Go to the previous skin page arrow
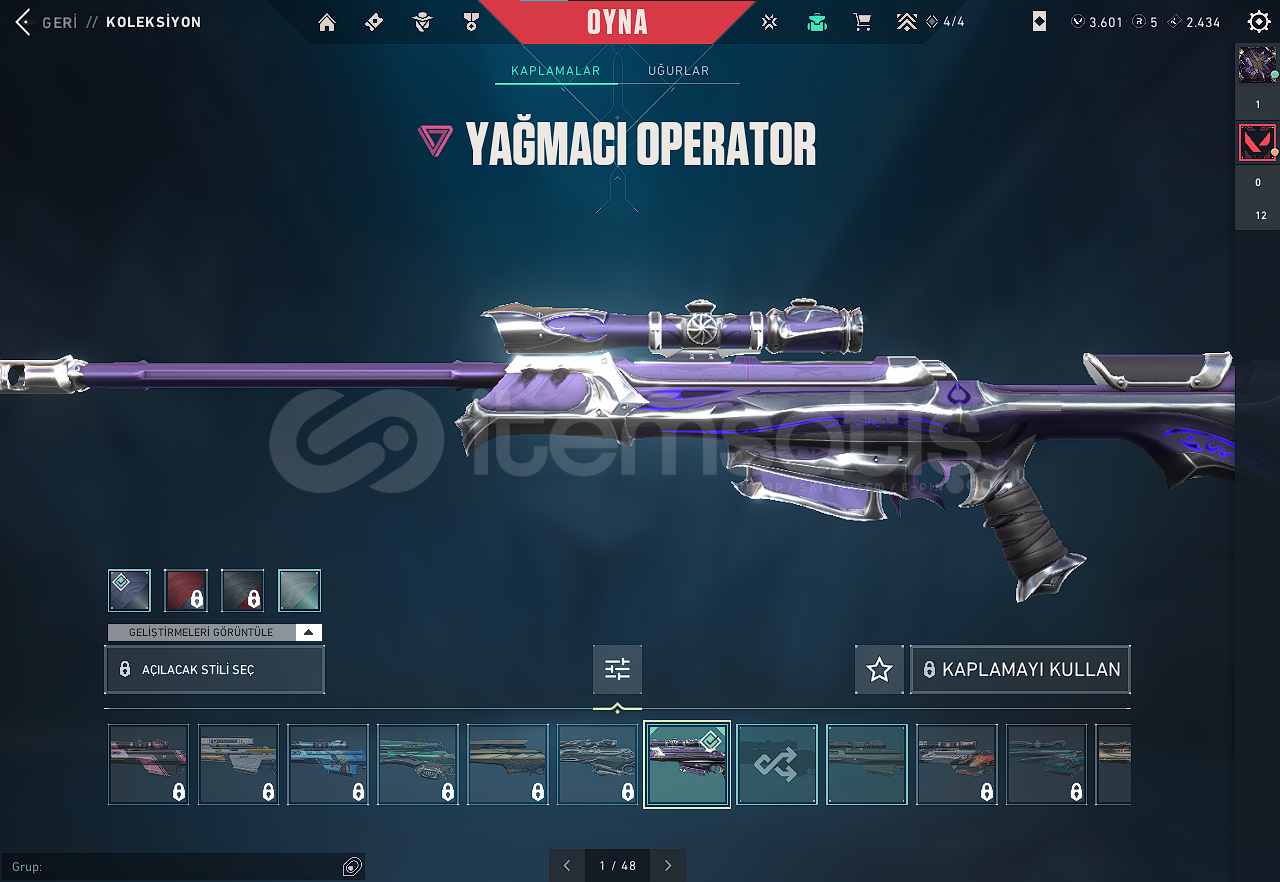 click(x=567, y=865)
